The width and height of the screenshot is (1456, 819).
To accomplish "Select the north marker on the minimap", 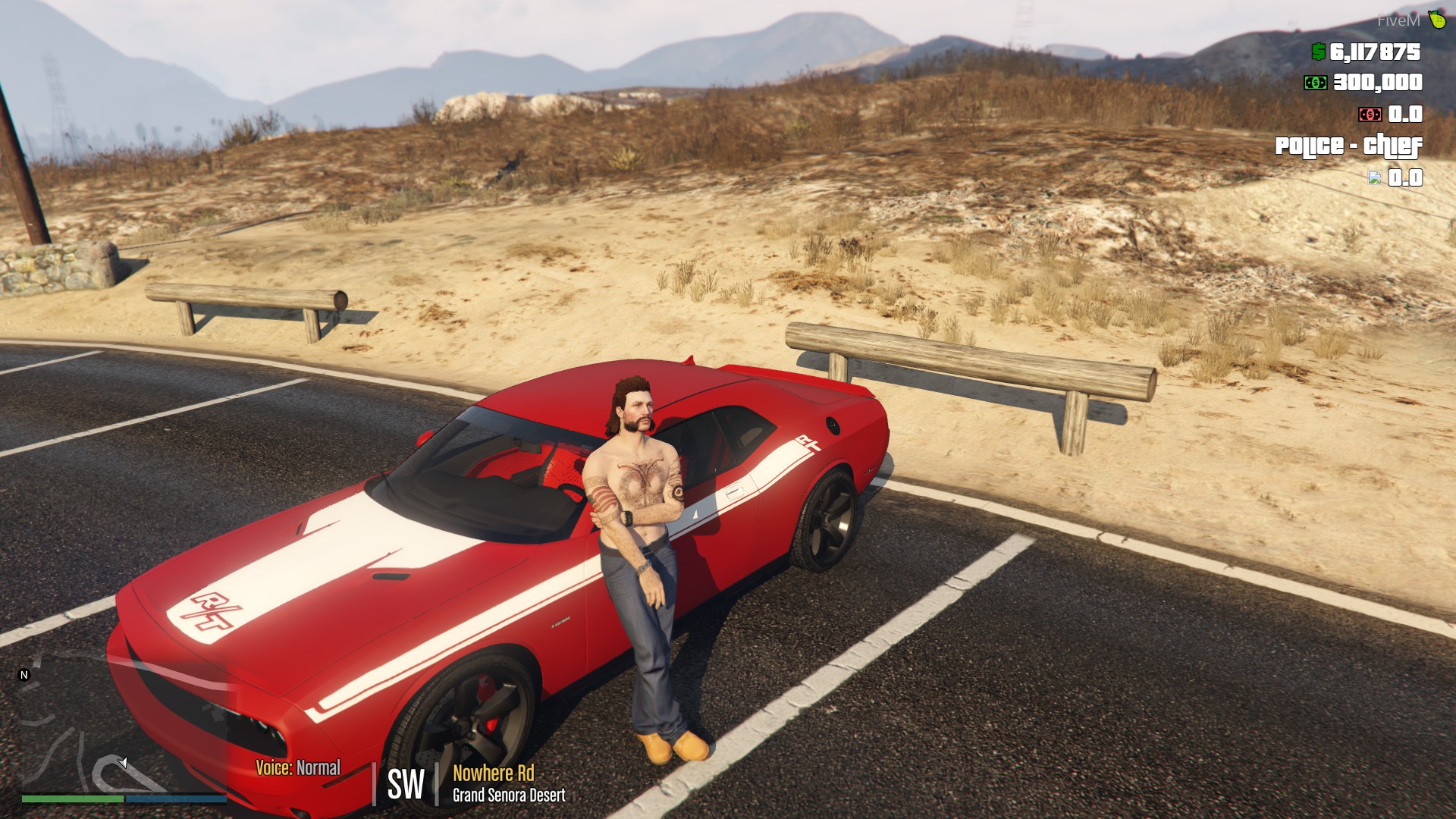I will [24, 675].
